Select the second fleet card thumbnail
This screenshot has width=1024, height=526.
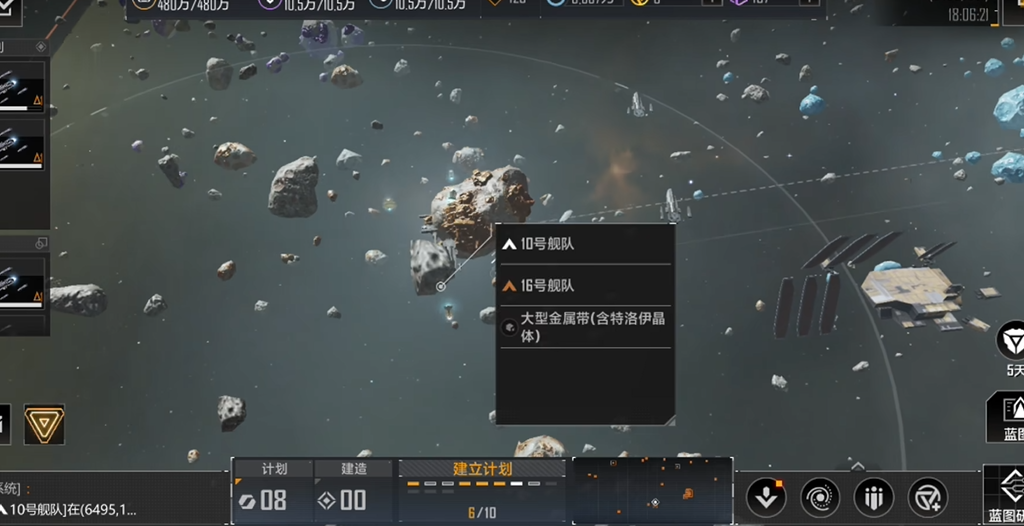pos(21,146)
